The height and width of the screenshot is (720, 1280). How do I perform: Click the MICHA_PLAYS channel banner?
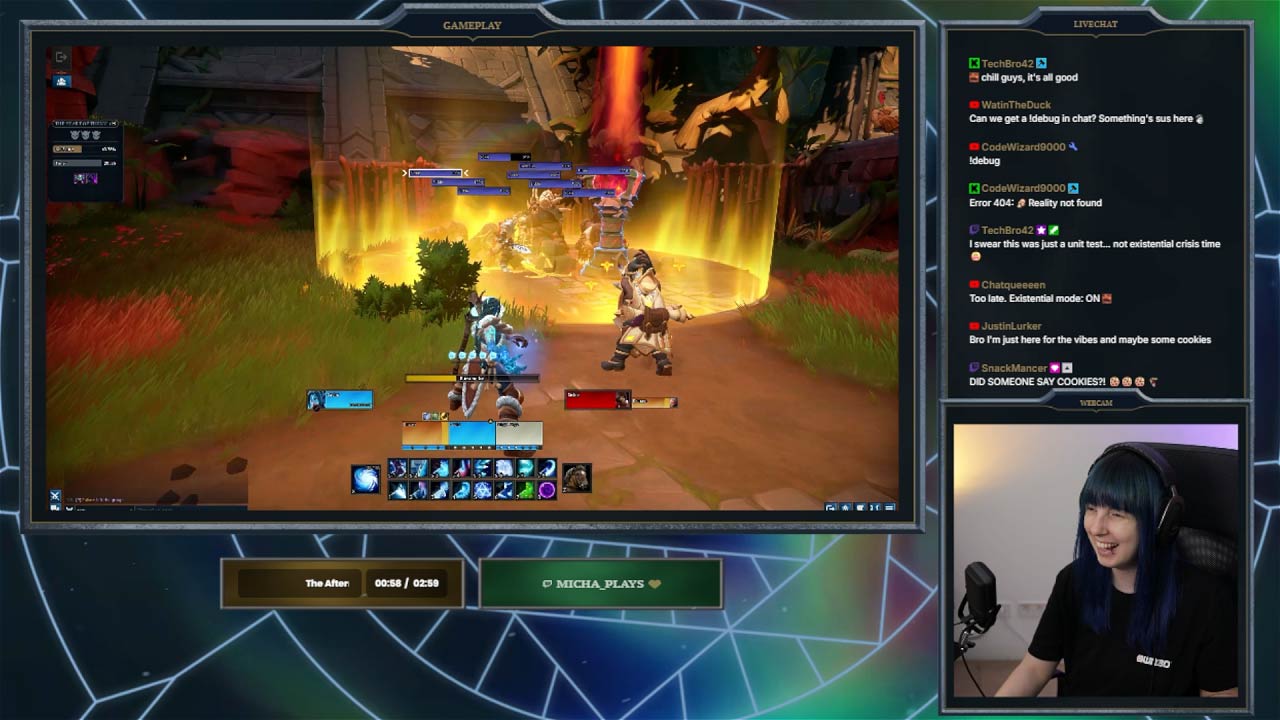click(x=601, y=584)
